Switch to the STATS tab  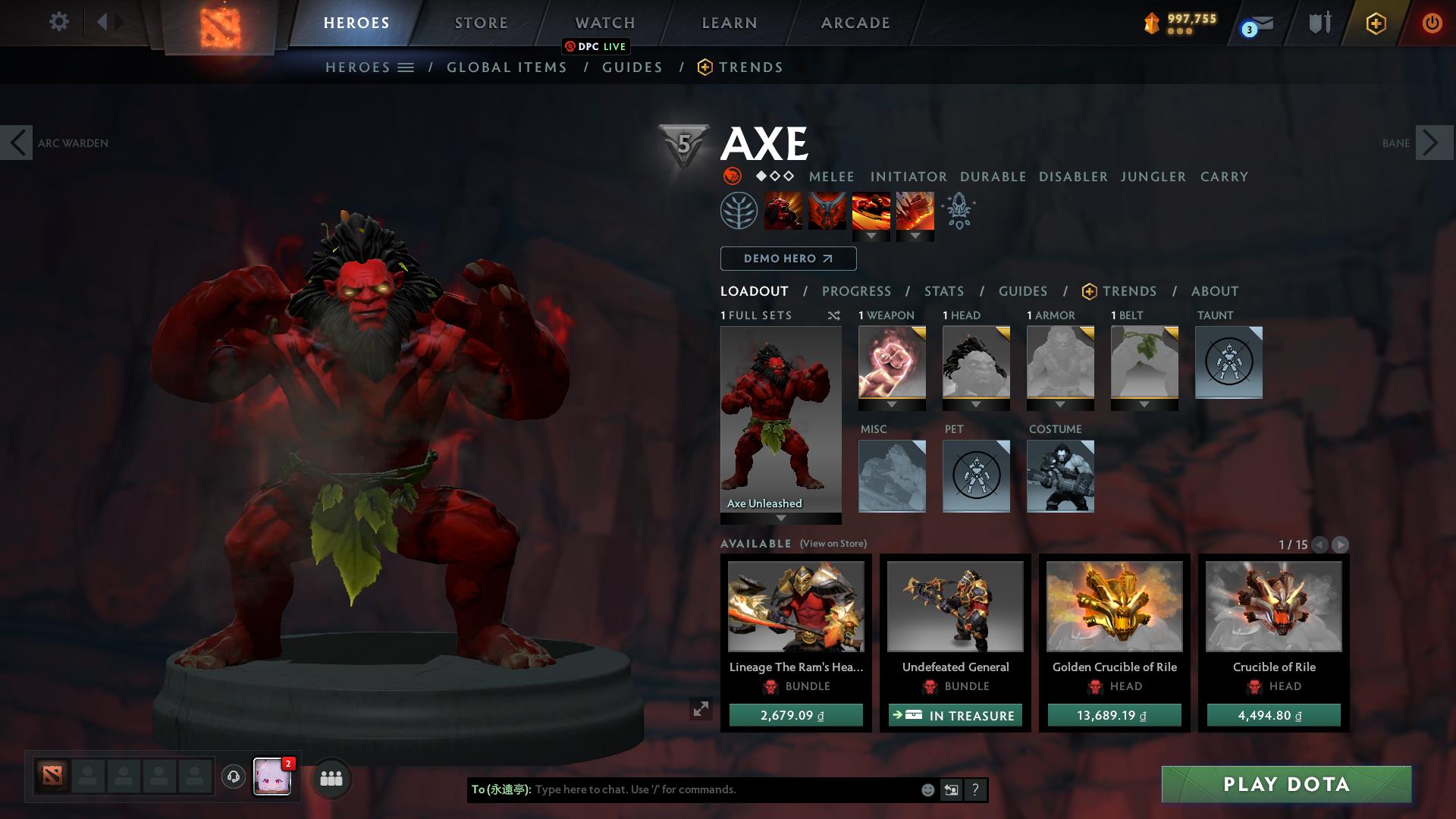pos(943,291)
